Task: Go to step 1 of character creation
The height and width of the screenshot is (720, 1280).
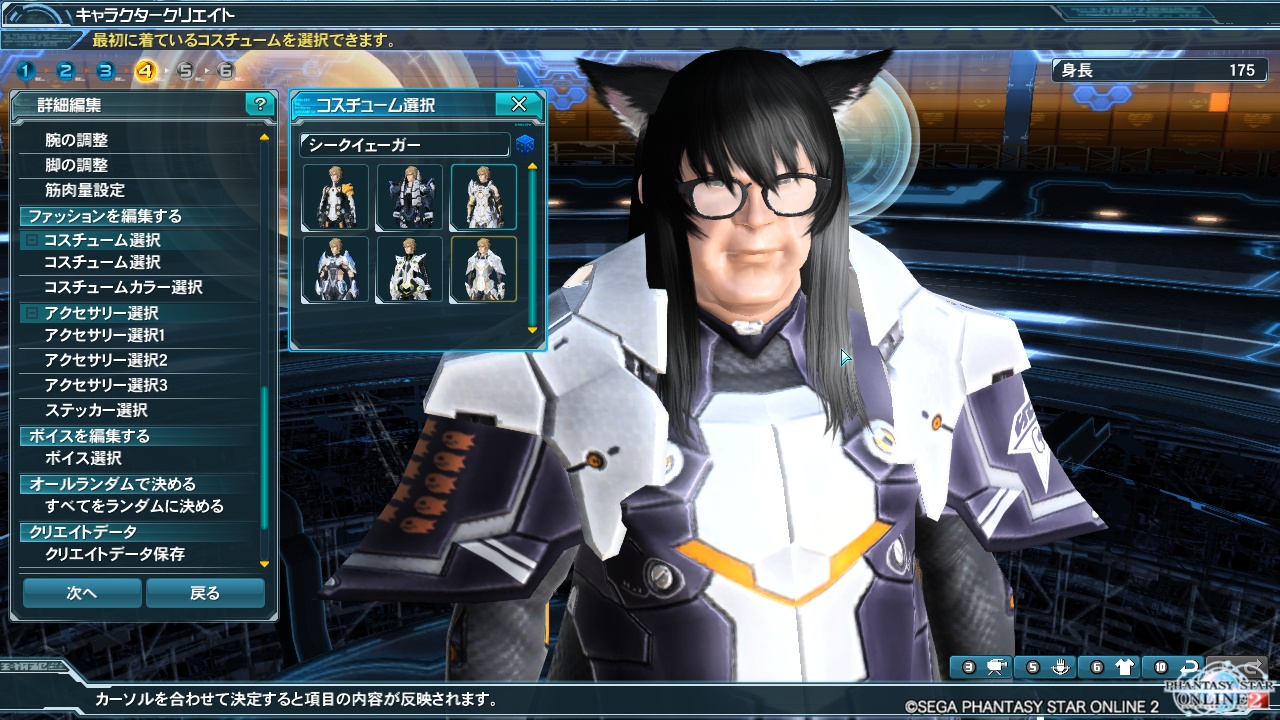Action: [x=25, y=71]
